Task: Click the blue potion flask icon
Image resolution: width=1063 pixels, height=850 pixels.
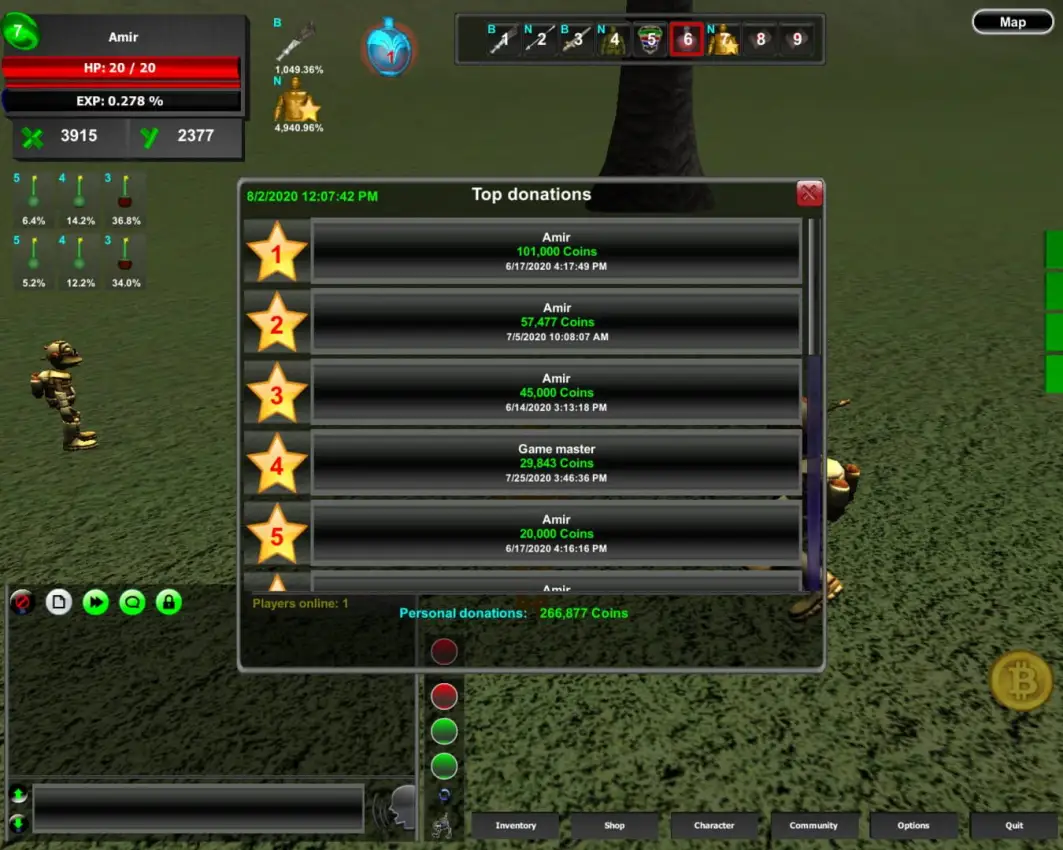Action: (x=390, y=48)
